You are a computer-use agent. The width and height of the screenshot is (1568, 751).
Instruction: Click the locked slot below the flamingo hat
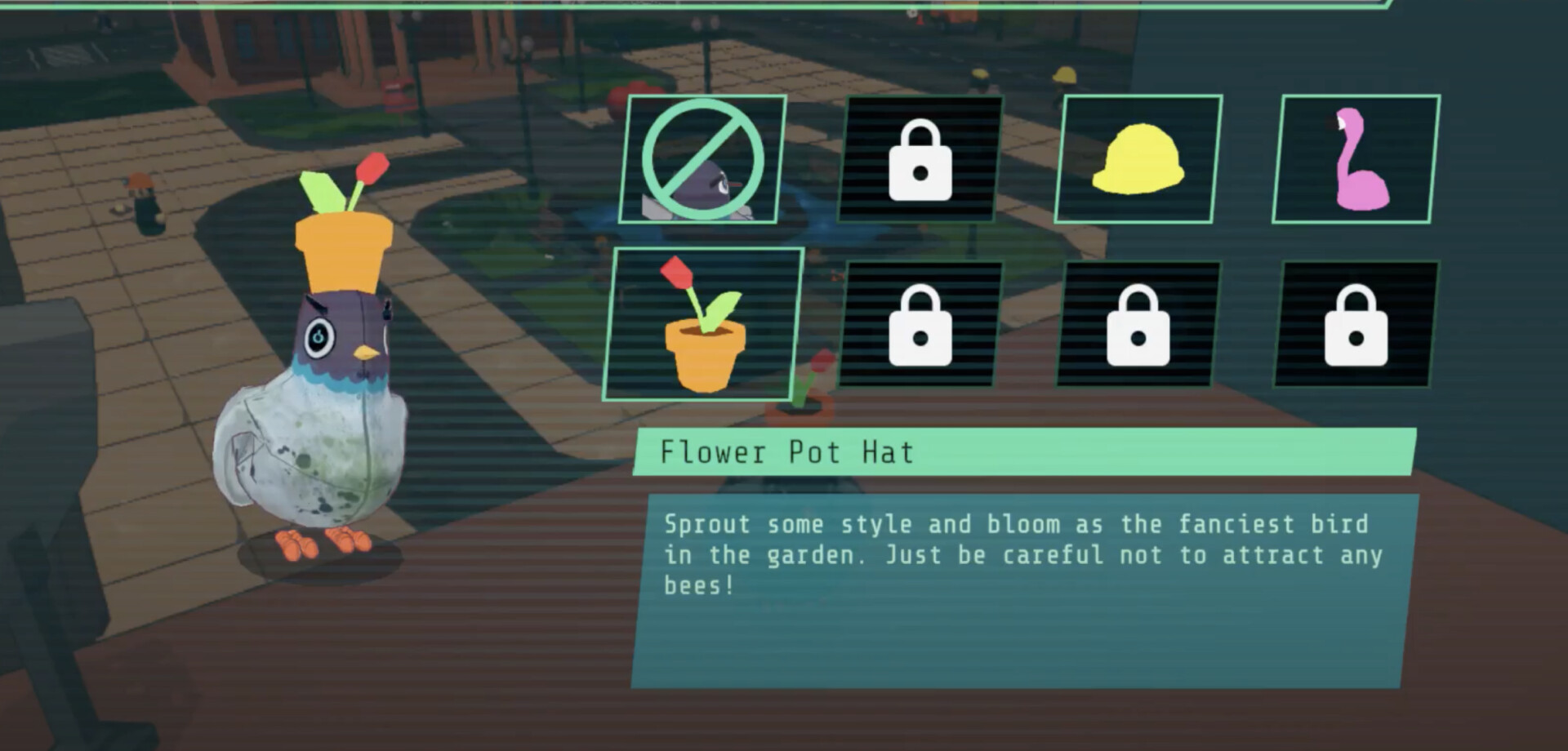(1356, 325)
